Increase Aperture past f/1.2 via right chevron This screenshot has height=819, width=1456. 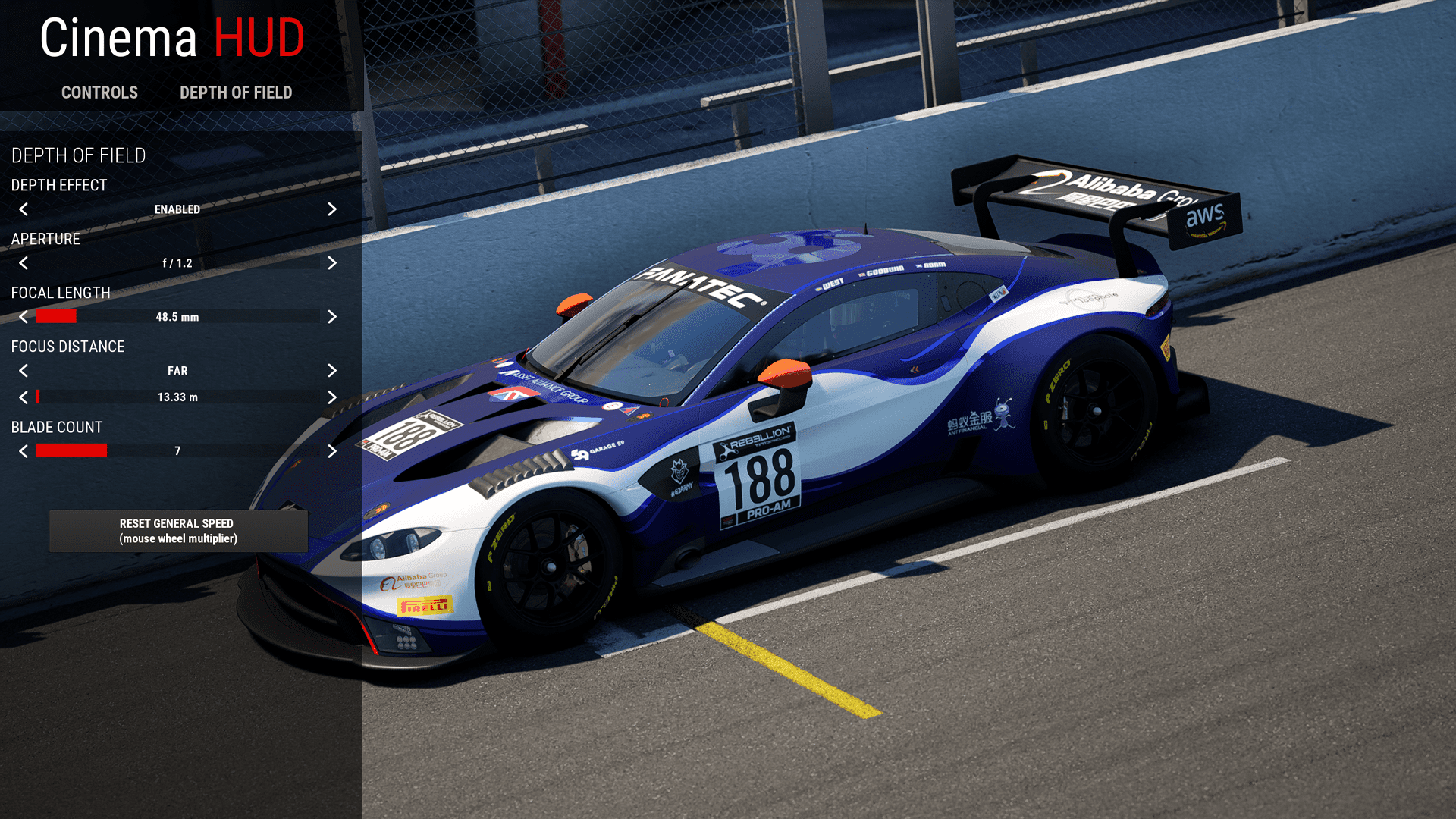coord(332,263)
